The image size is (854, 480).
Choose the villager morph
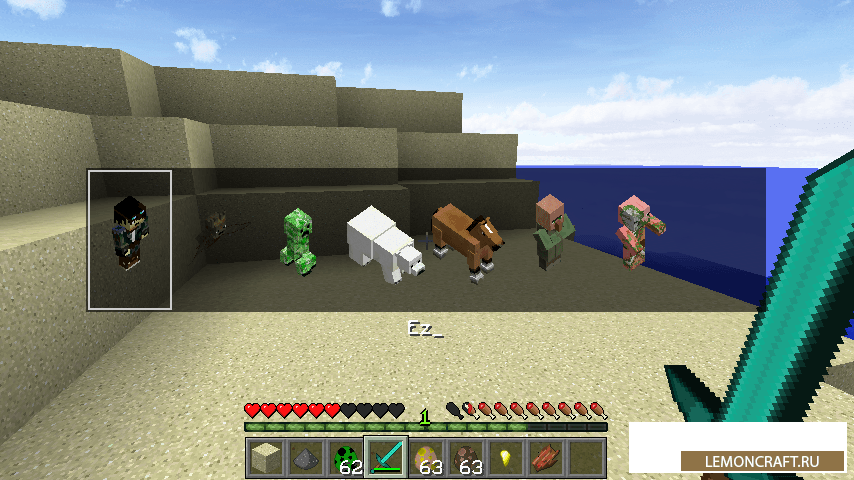click(x=551, y=232)
